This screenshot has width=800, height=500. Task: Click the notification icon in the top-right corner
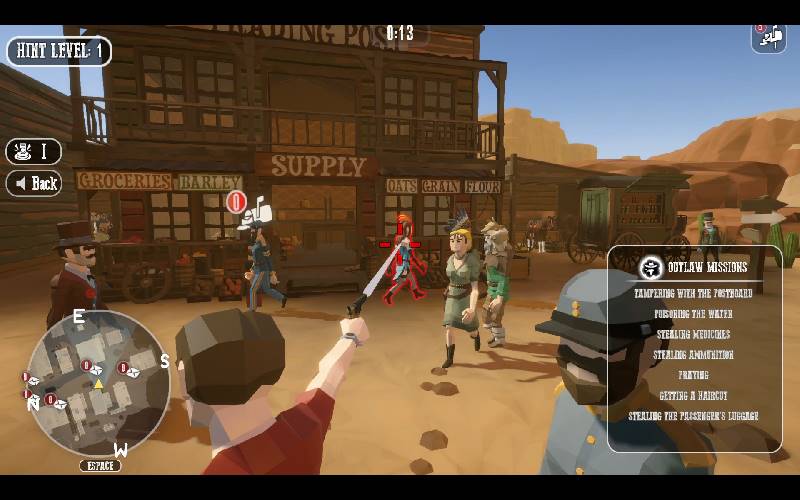768,37
